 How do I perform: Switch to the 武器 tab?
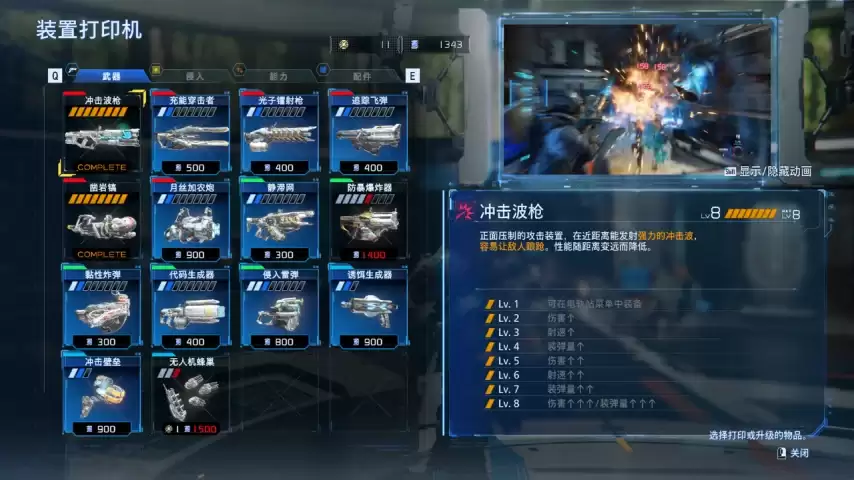[111, 75]
